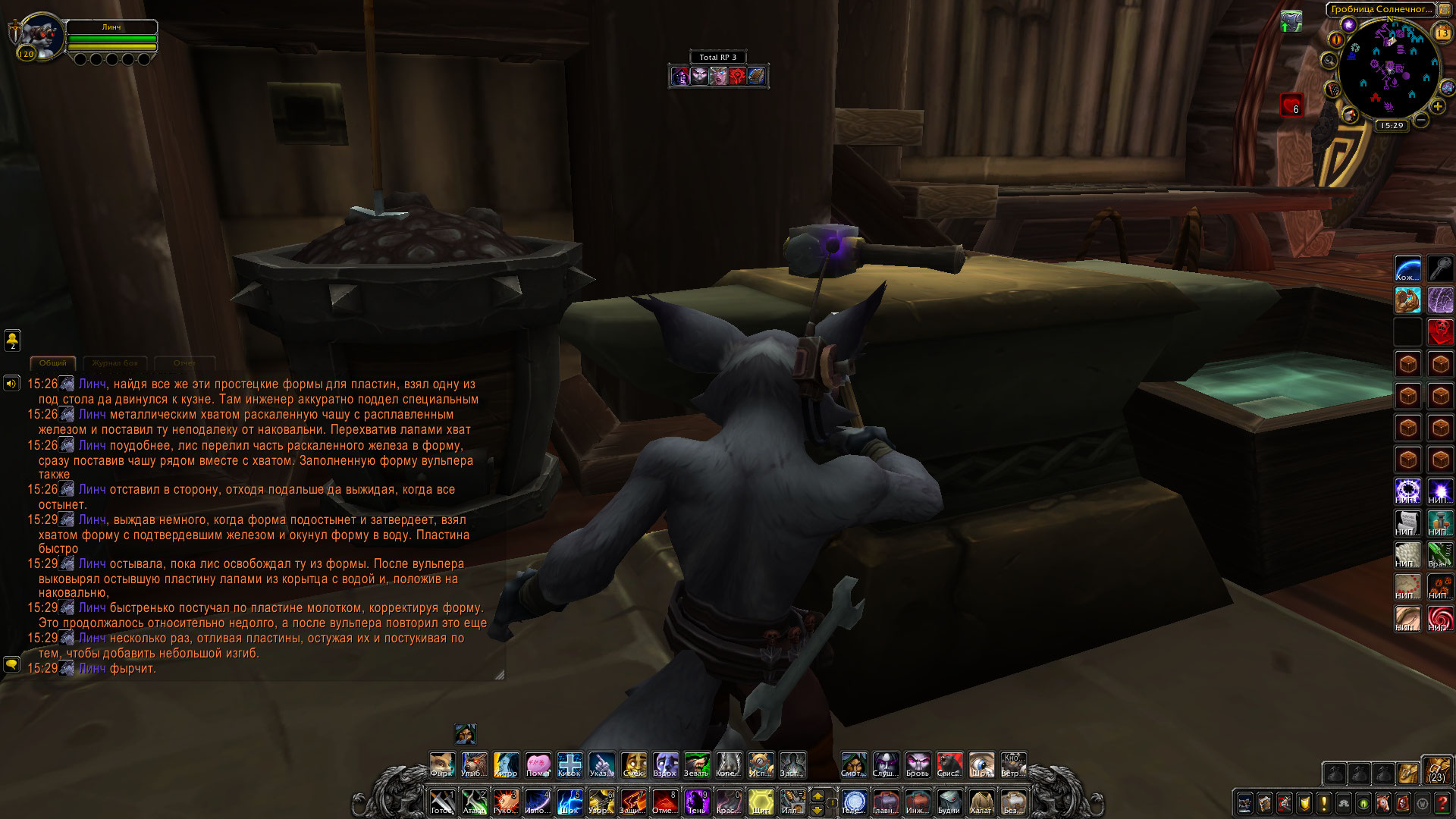Open the world map from the zone-name corner button

click(1445, 10)
